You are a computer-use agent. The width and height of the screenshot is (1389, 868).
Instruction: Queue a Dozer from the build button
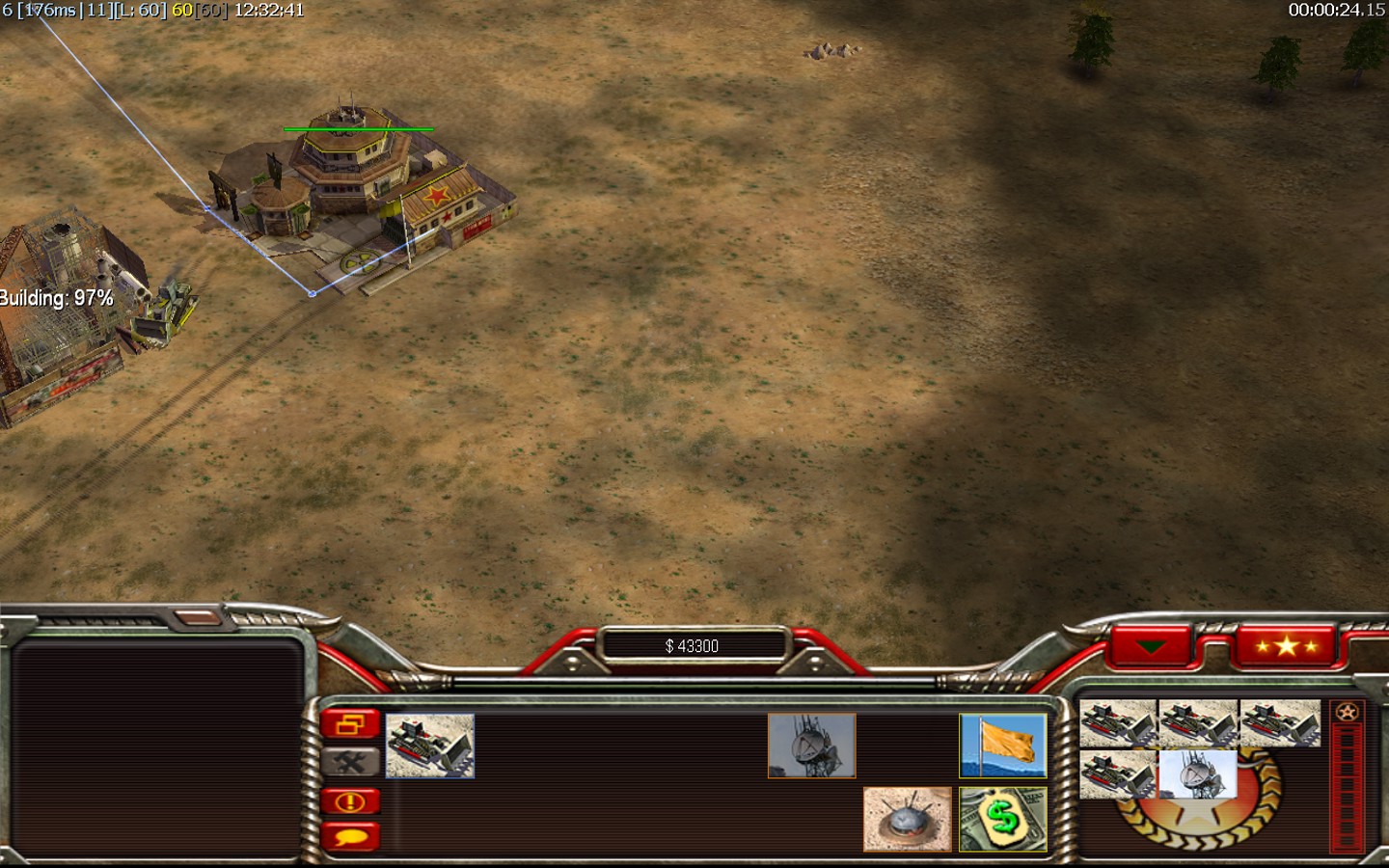coord(430,746)
